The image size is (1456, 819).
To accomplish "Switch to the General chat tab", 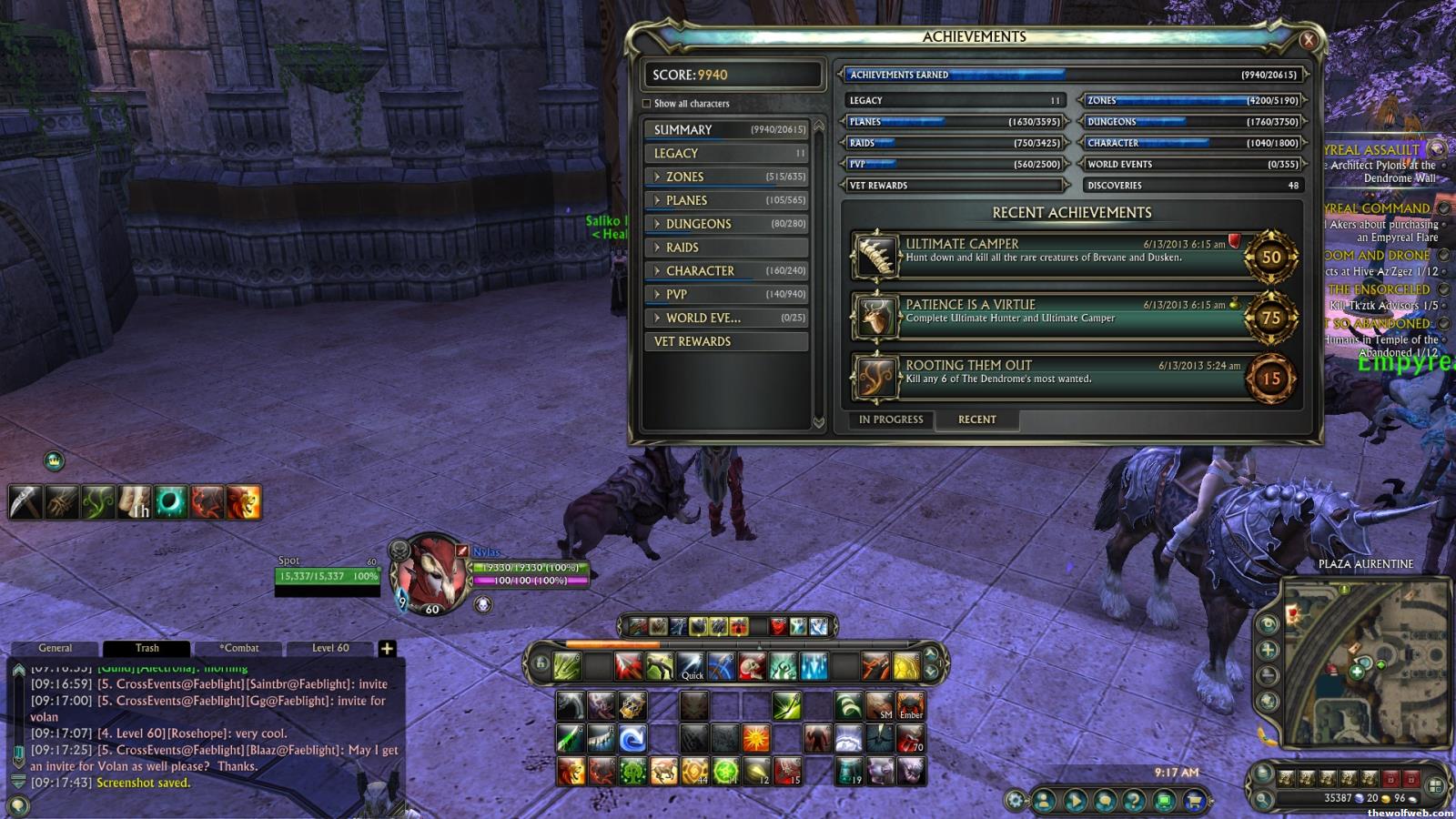I will (56, 649).
